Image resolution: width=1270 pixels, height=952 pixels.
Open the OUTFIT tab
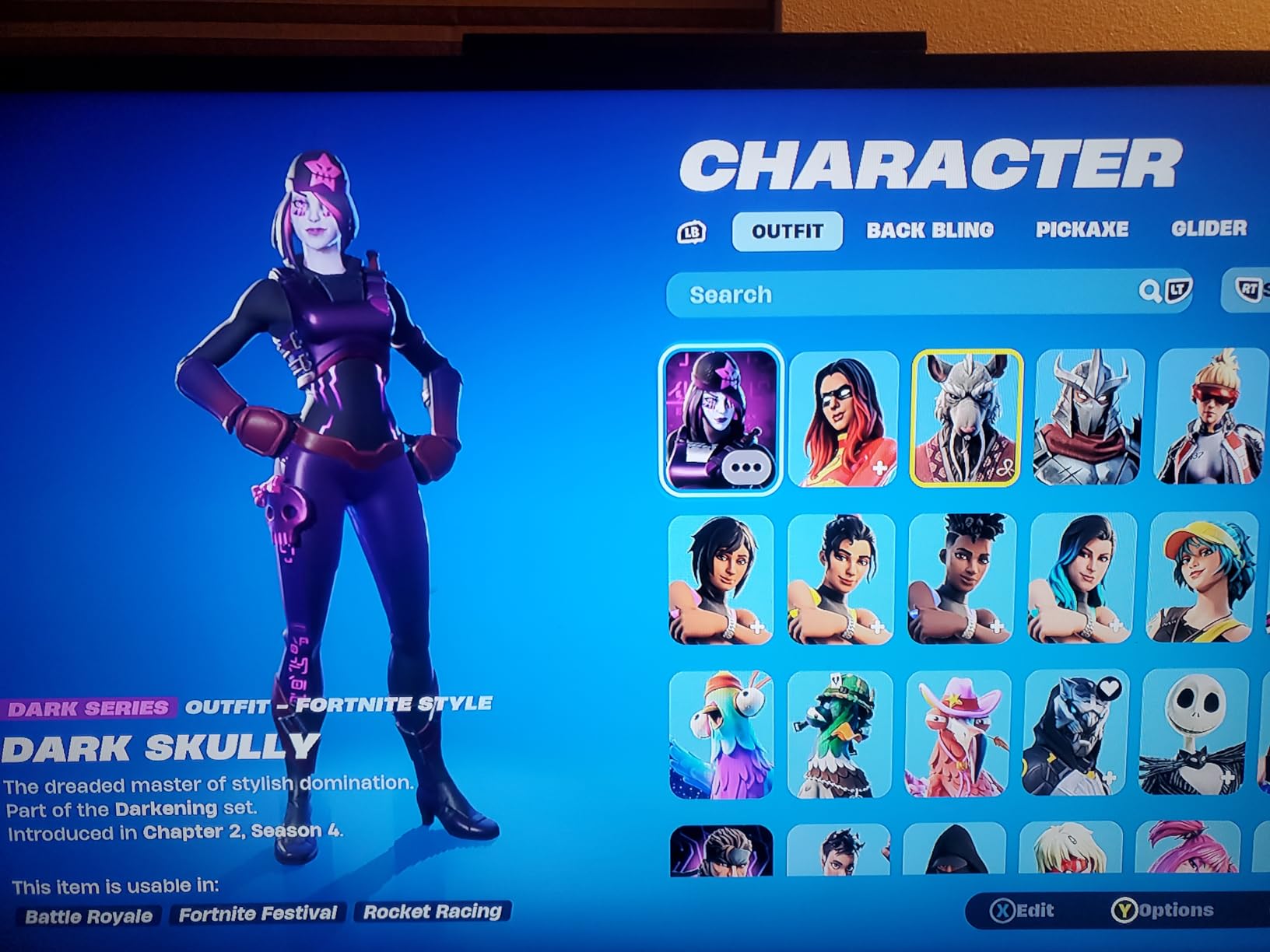tap(787, 230)
